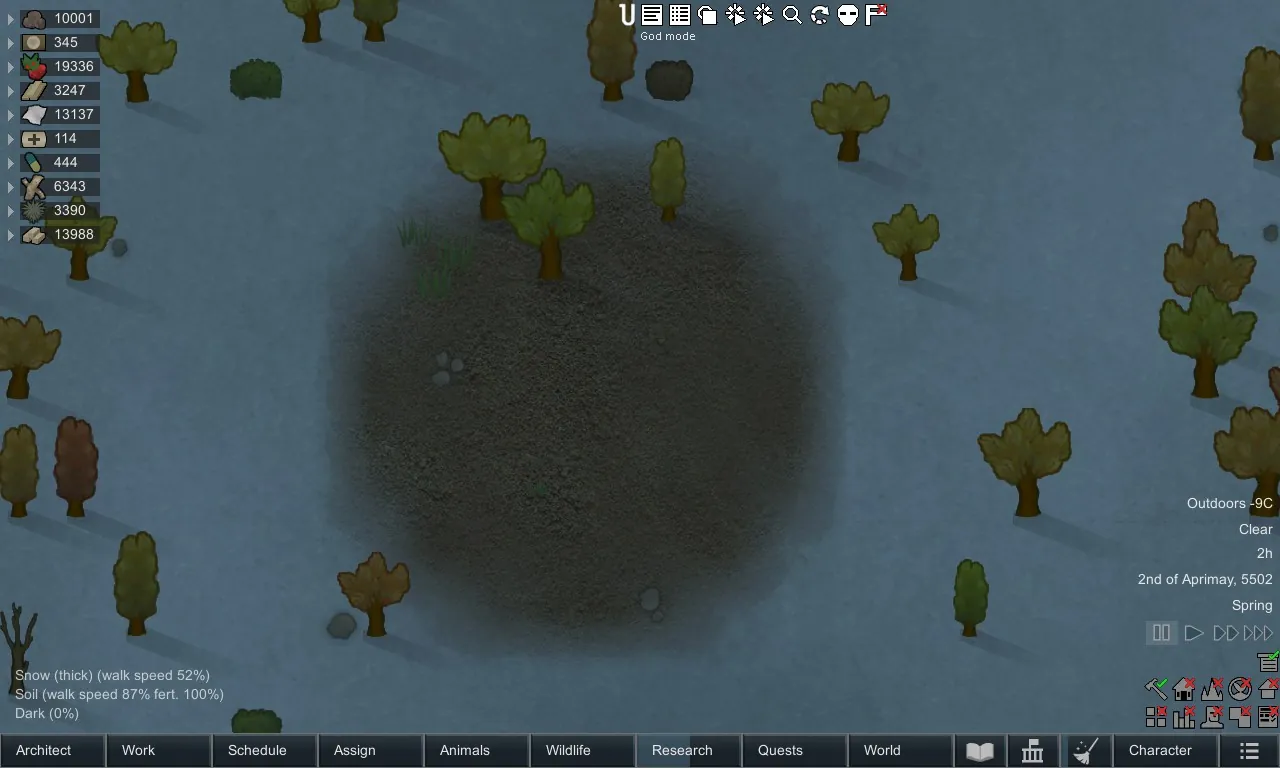Switch to the World view
Viewport: 1280px width, 768px height.
click(x=900, y=750)
